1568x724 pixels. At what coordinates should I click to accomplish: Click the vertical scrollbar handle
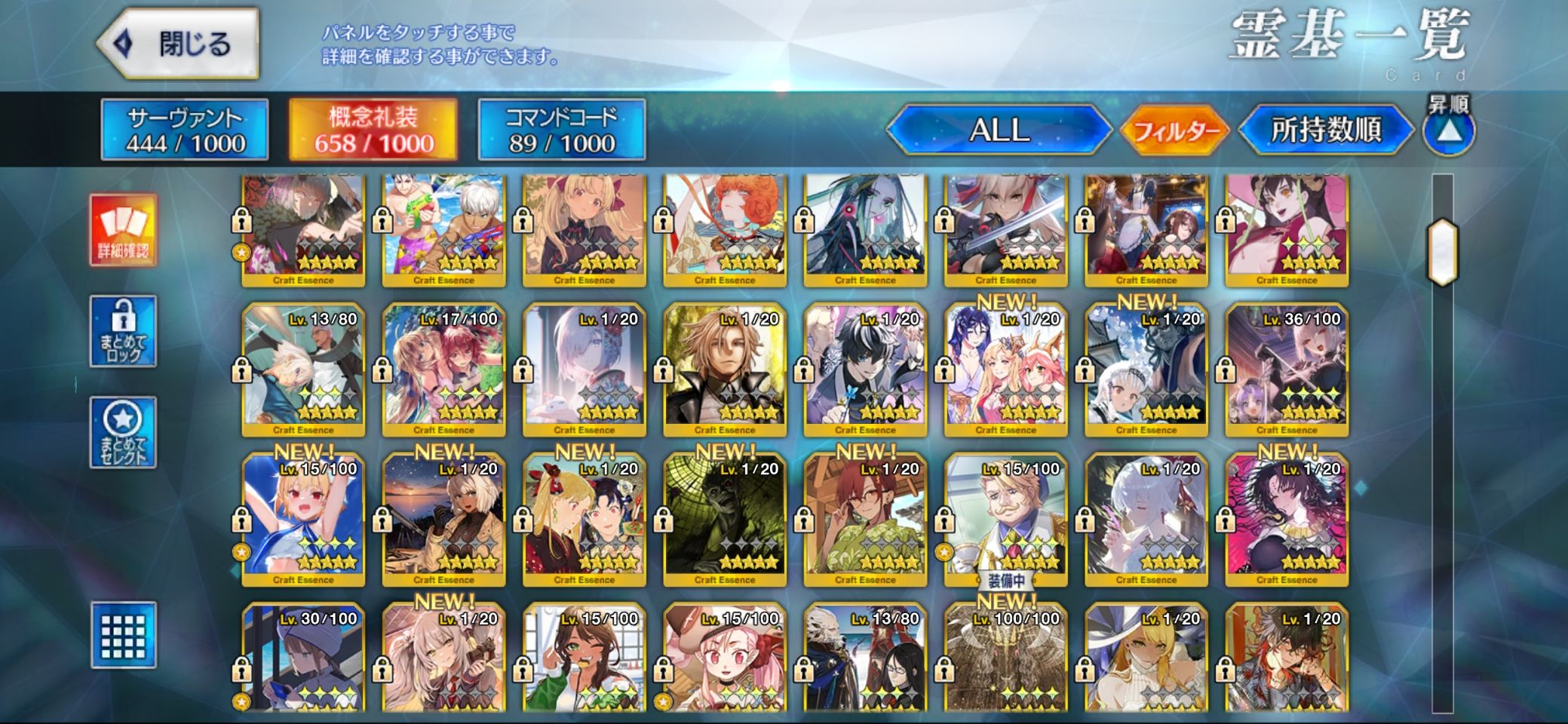click(1442, 252)
